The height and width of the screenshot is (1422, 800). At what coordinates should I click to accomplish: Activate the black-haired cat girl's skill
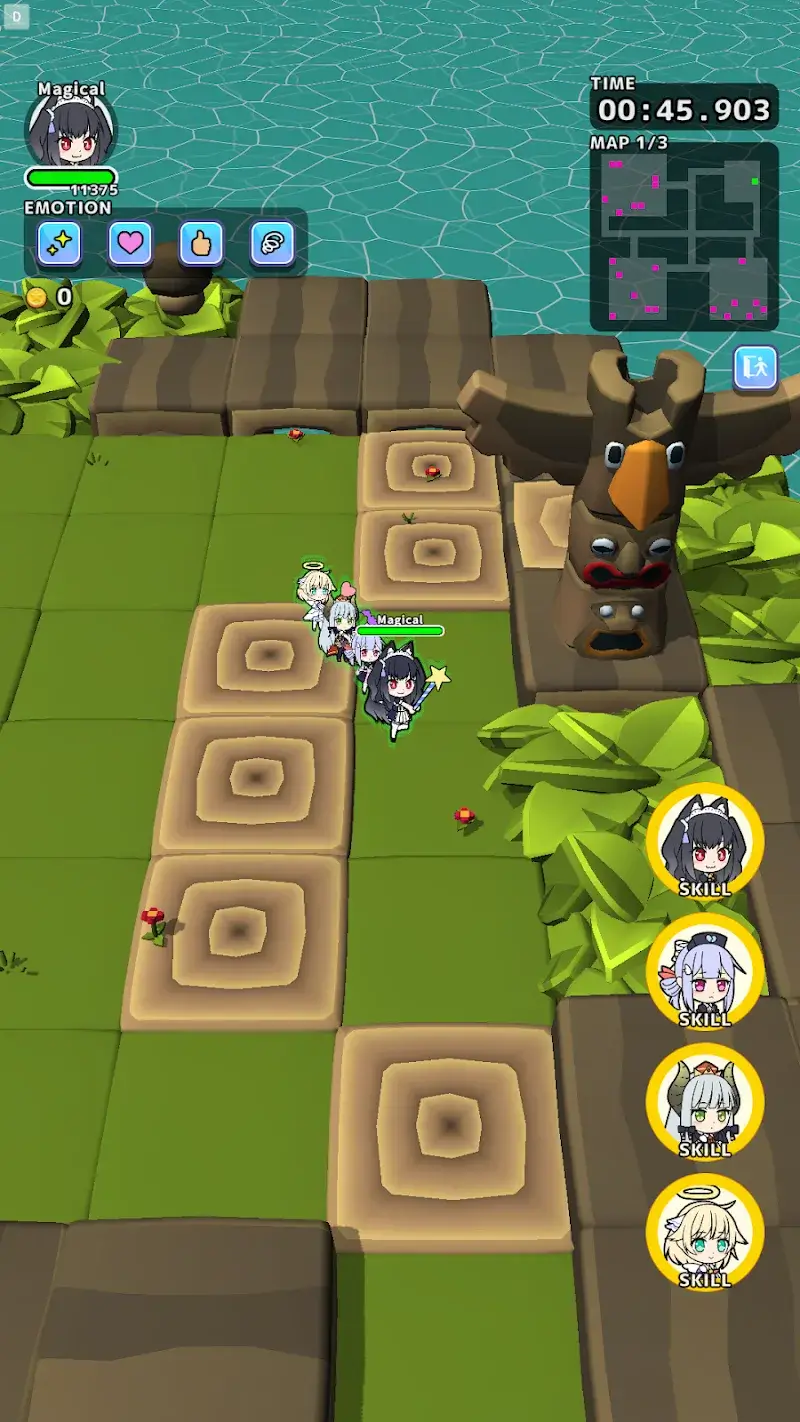tap(705, 842)
